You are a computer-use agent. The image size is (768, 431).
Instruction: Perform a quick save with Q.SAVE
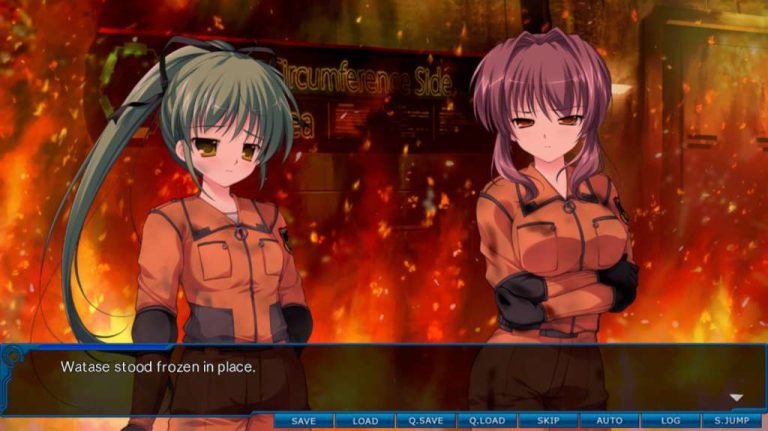pyautogui.click(x=426, y=421)
